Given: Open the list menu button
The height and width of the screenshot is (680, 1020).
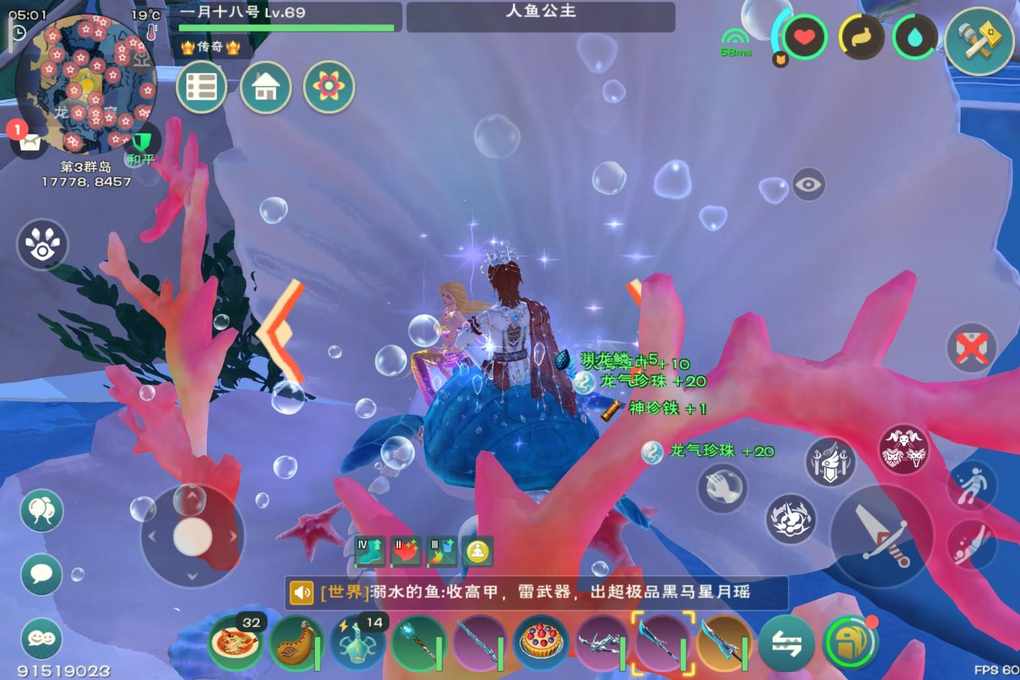Looking at the screenshot, I should [x=201, y=87].
